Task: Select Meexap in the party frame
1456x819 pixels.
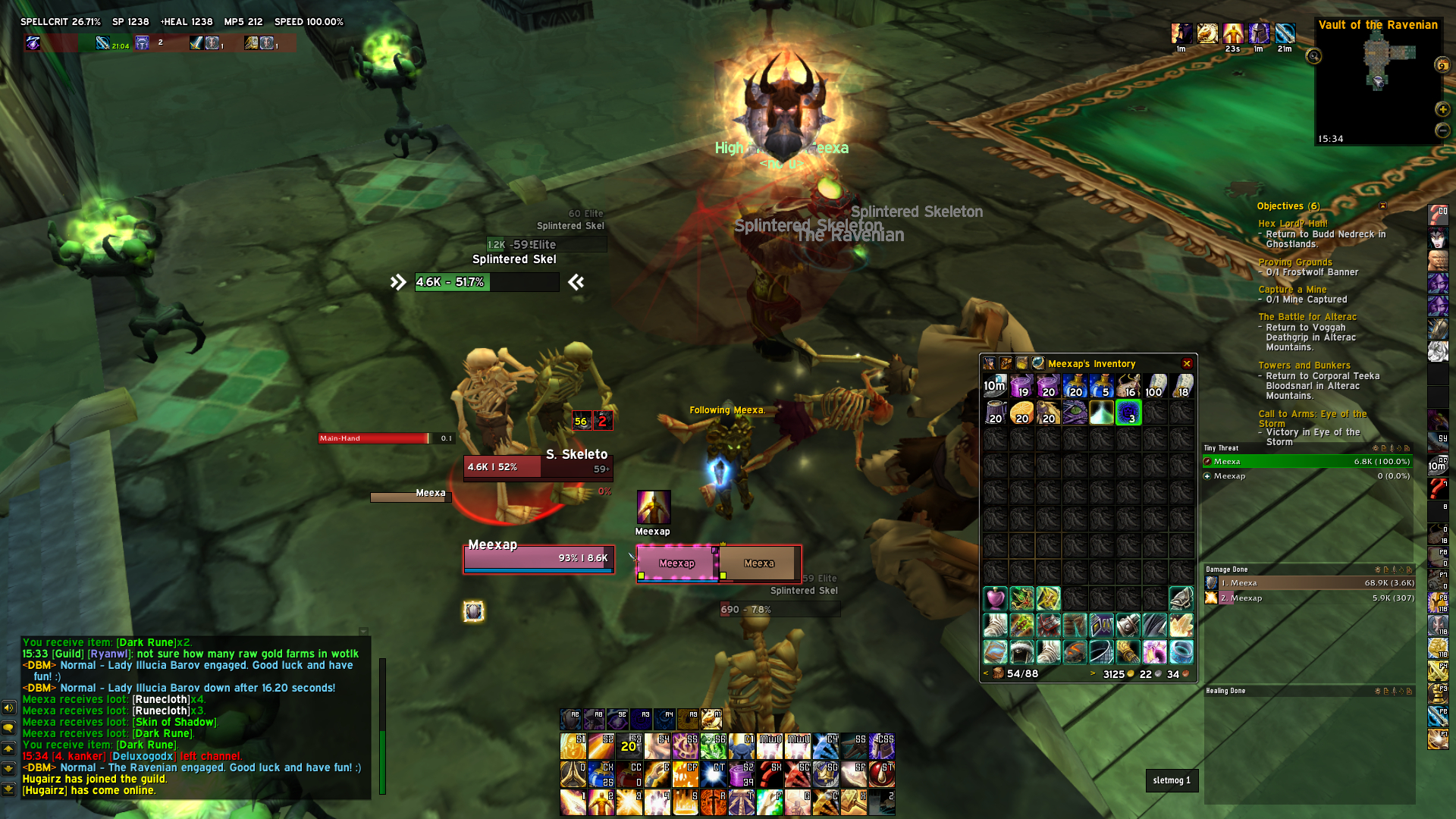Action: pos(676,563)
